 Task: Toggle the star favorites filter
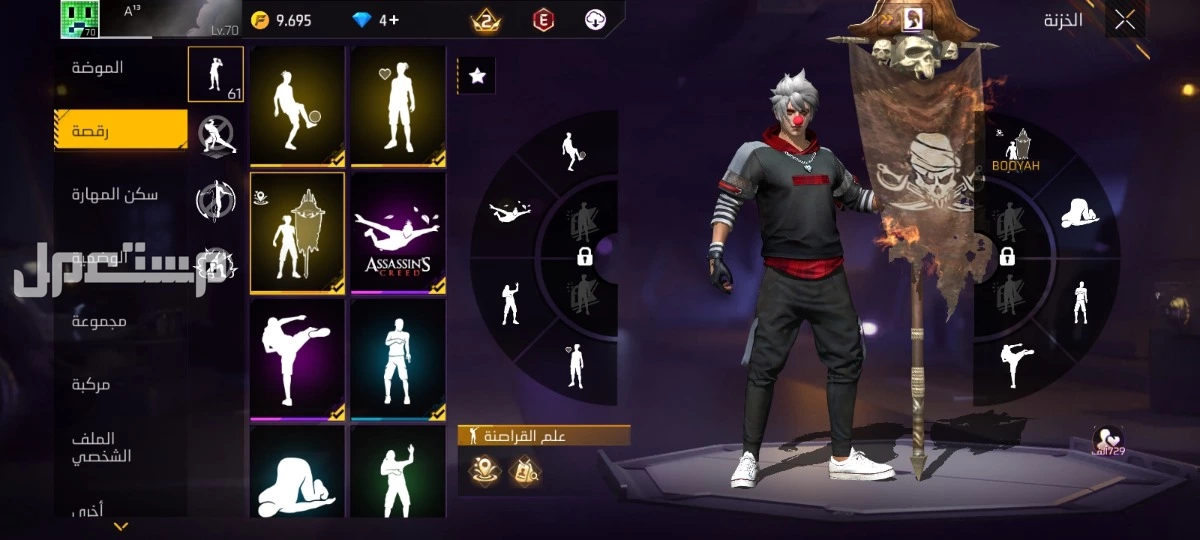pyautogui.click(x=477, y=75)
